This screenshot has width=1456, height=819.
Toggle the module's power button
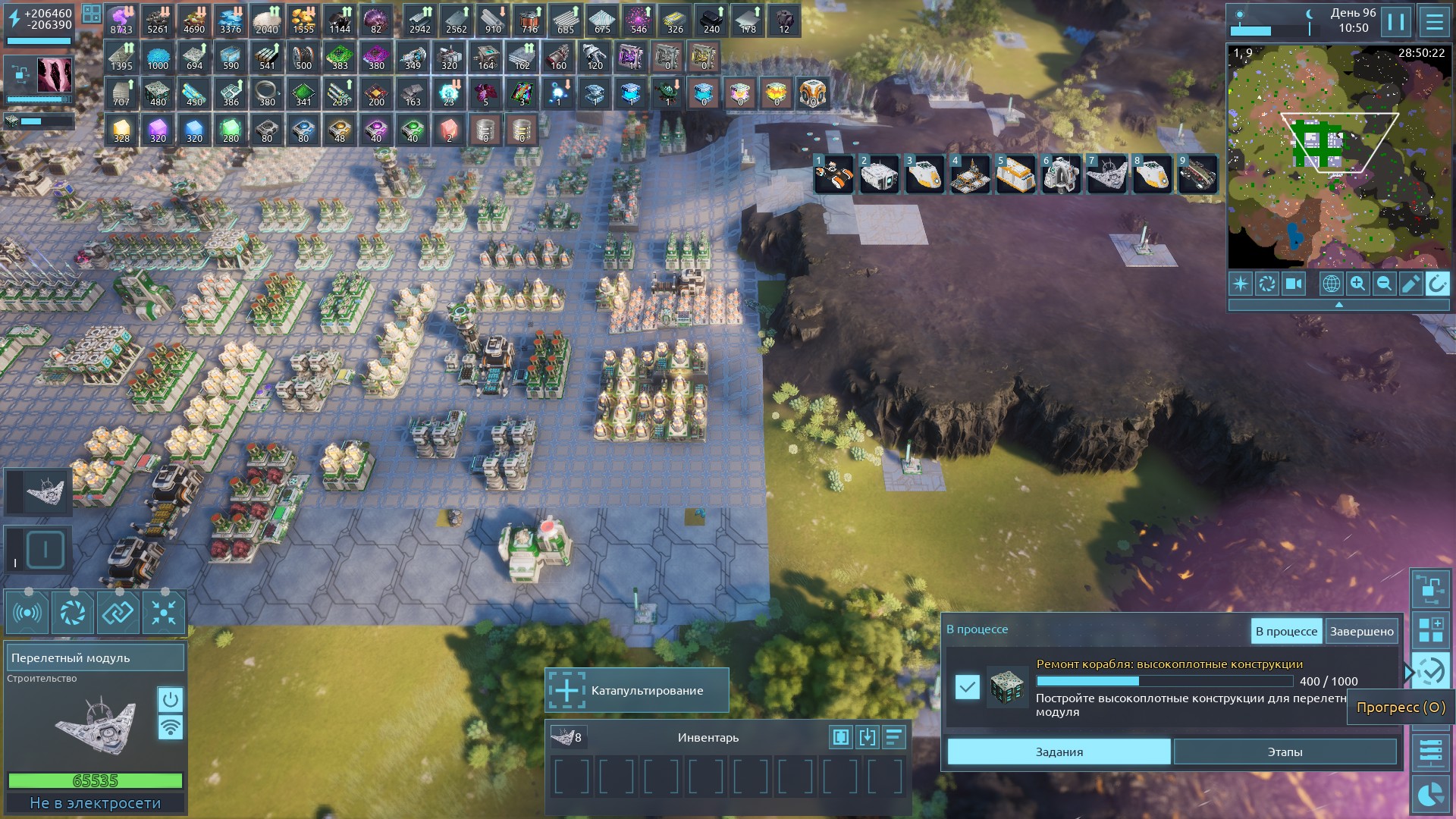pos(171,698)
